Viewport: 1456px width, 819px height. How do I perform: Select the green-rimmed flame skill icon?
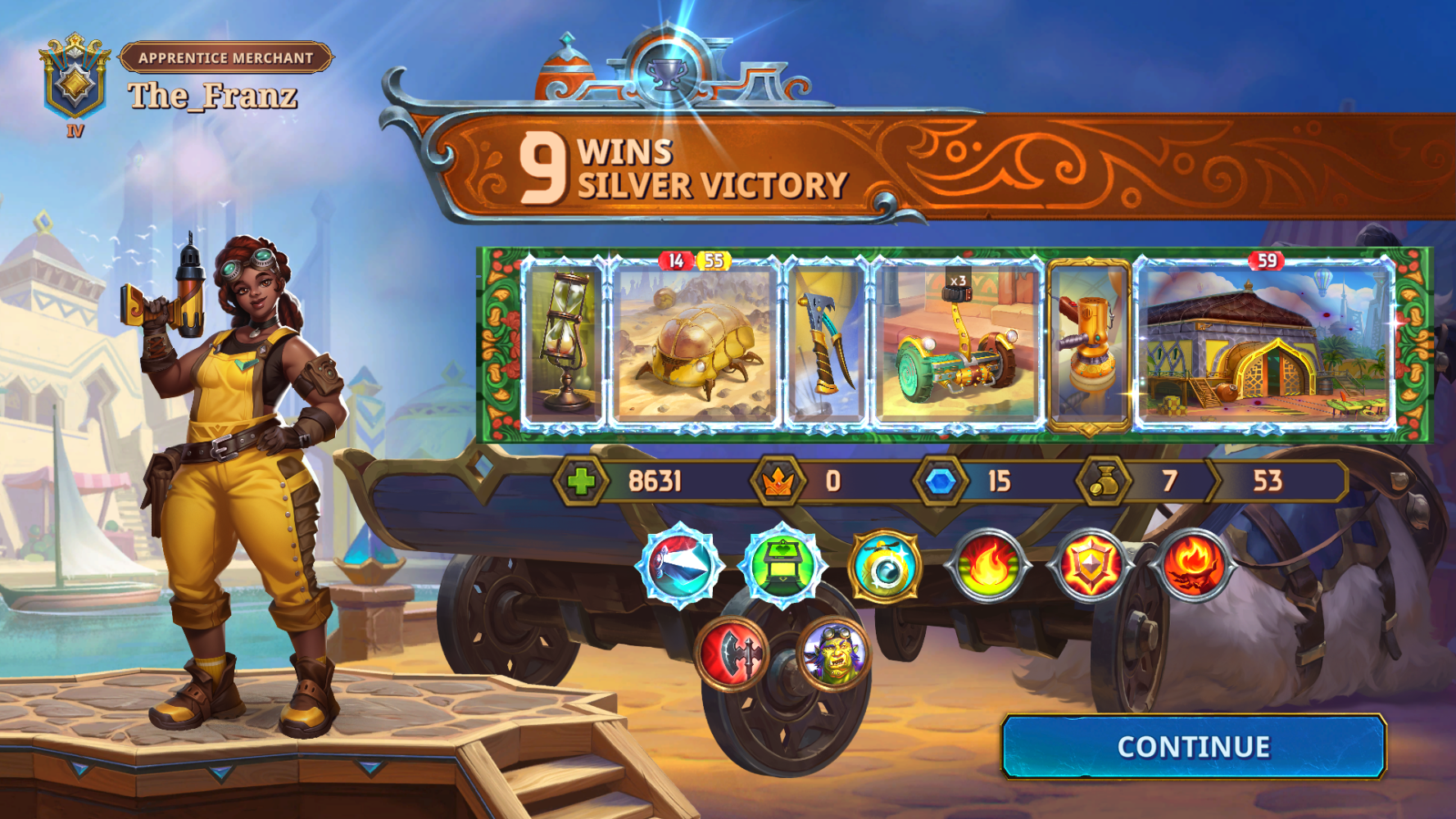point(988,565)
